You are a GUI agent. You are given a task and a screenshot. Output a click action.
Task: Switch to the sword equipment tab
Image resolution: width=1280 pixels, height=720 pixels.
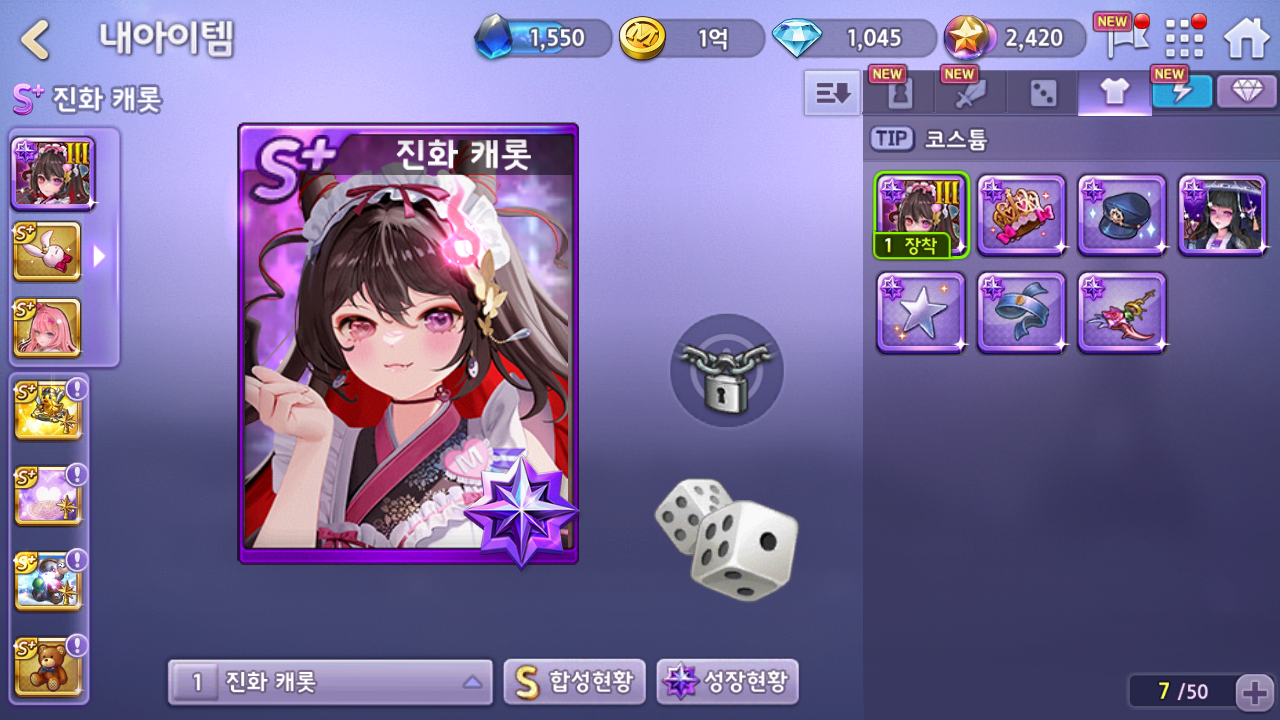970,93
